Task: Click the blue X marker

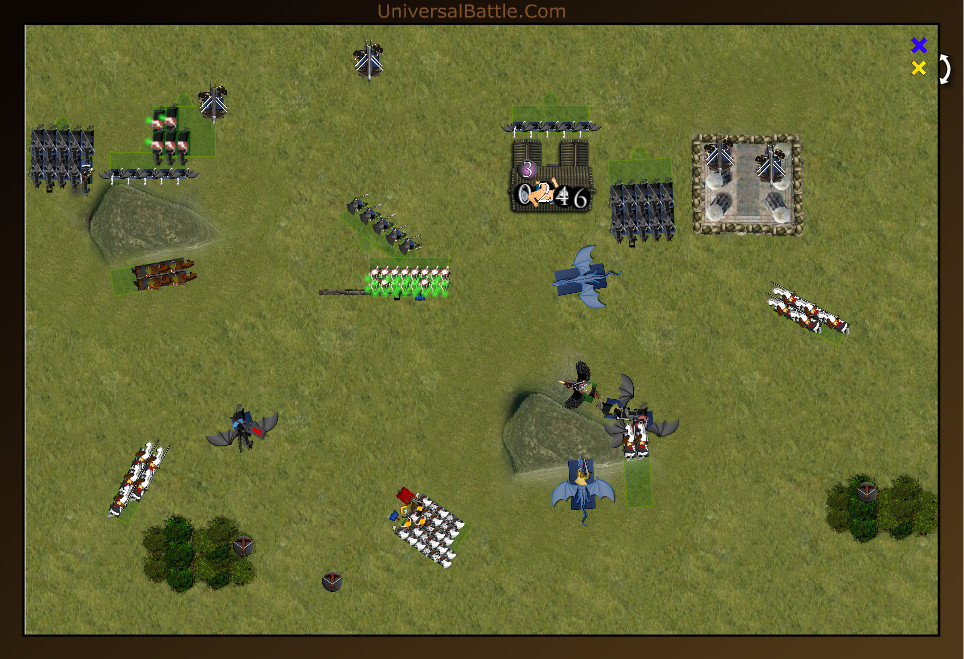Action: [x=919, y=45]
